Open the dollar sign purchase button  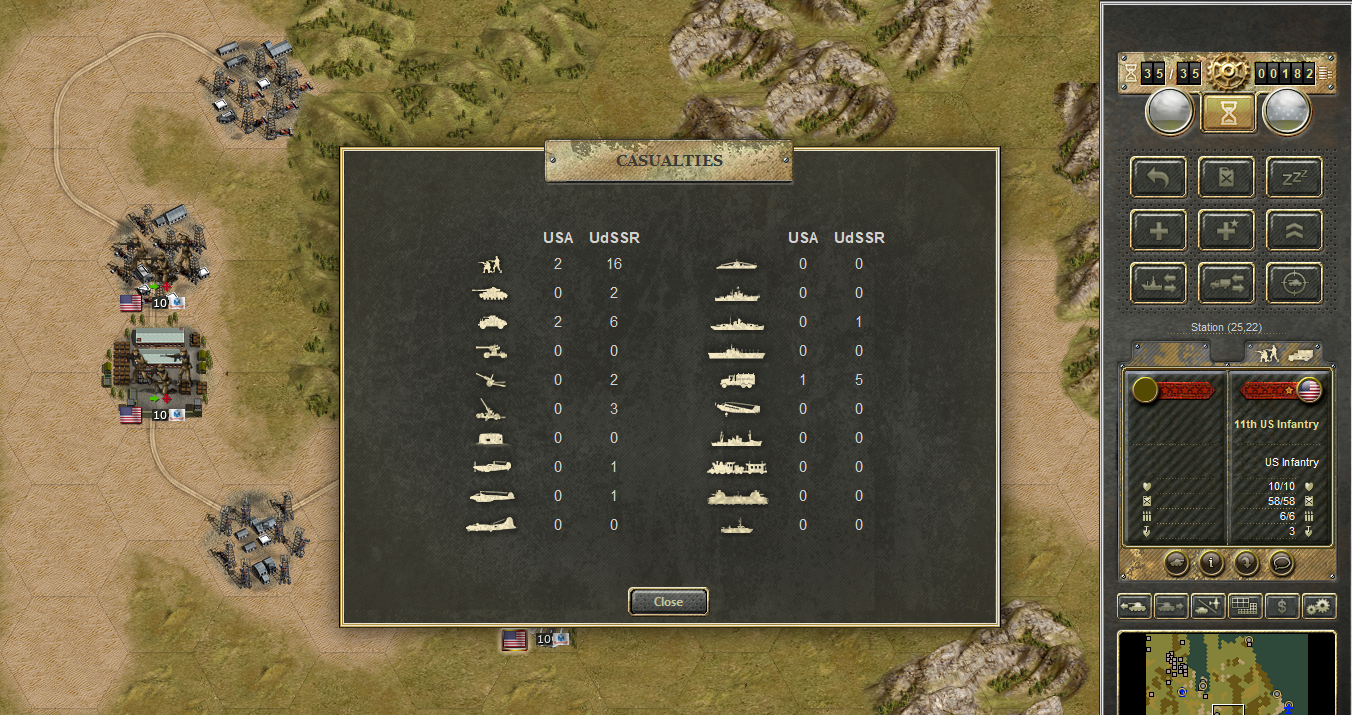pyautogui.click(x=1282, y=606)
